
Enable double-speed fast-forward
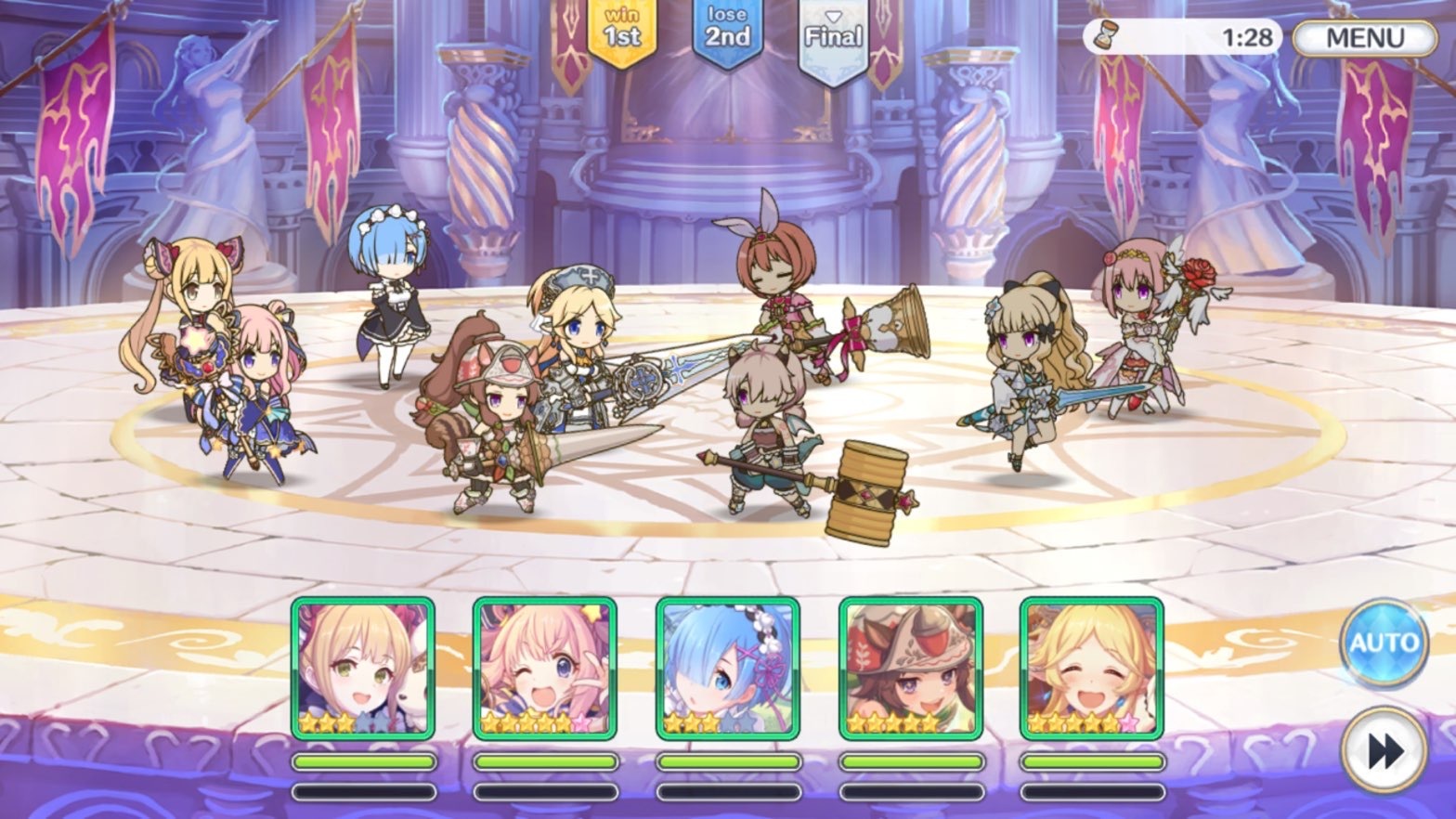pyautogui.click(x=1384, y=749)
